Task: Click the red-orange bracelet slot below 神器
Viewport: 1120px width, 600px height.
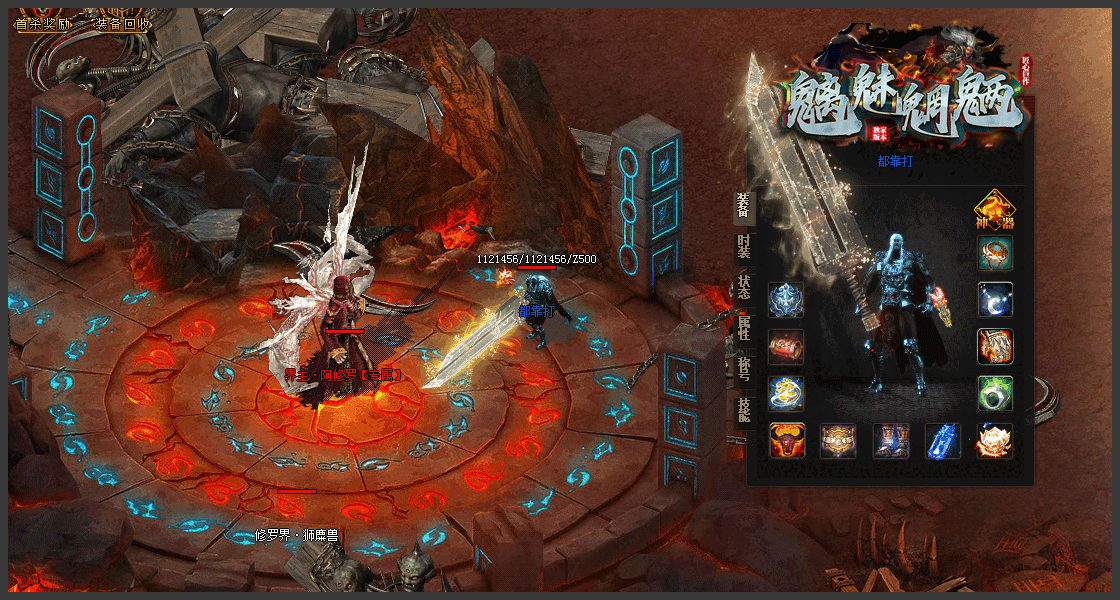Action: 995,254
